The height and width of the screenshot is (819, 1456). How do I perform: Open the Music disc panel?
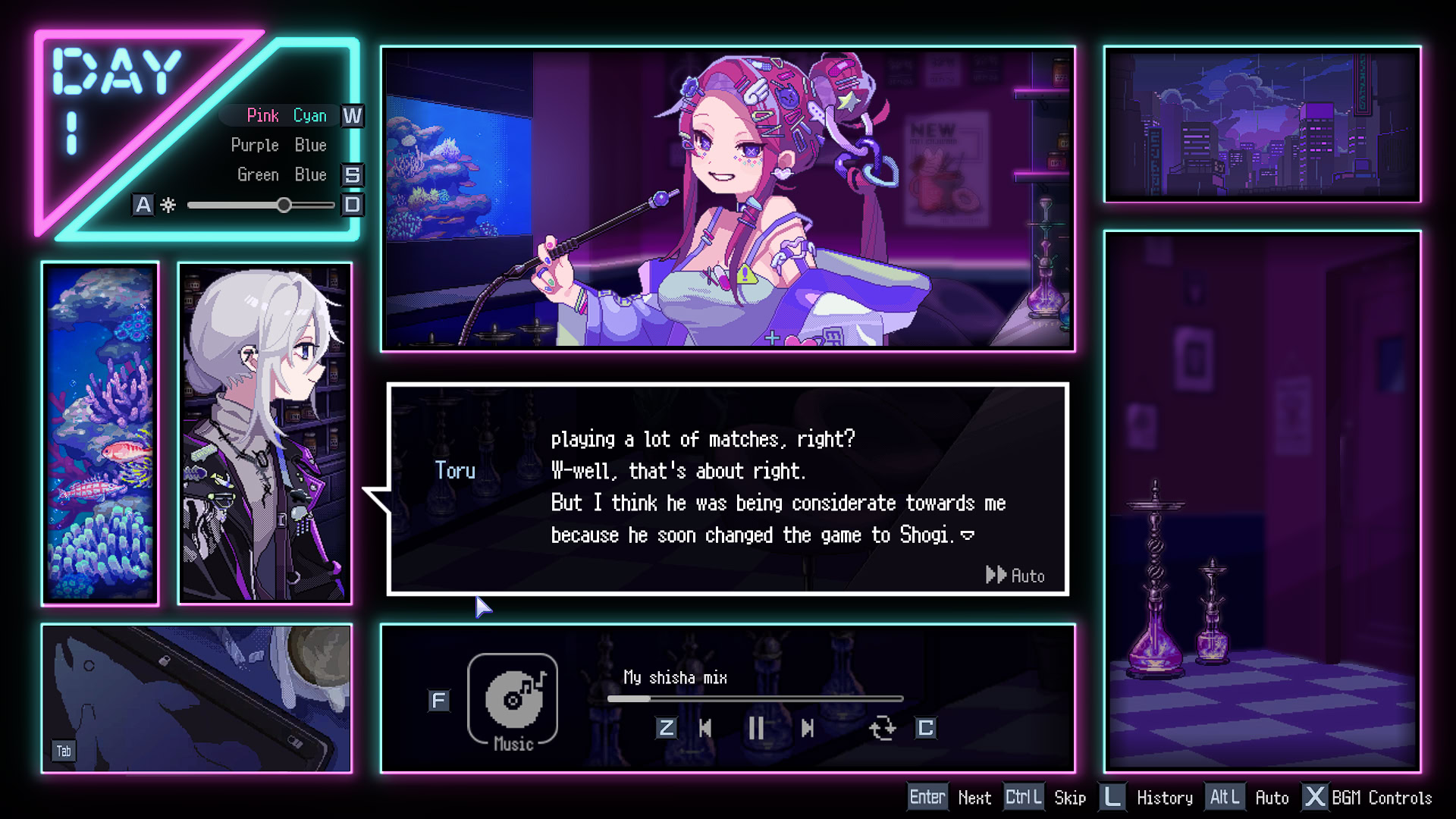pyautogui.click(x=513, y=700)
